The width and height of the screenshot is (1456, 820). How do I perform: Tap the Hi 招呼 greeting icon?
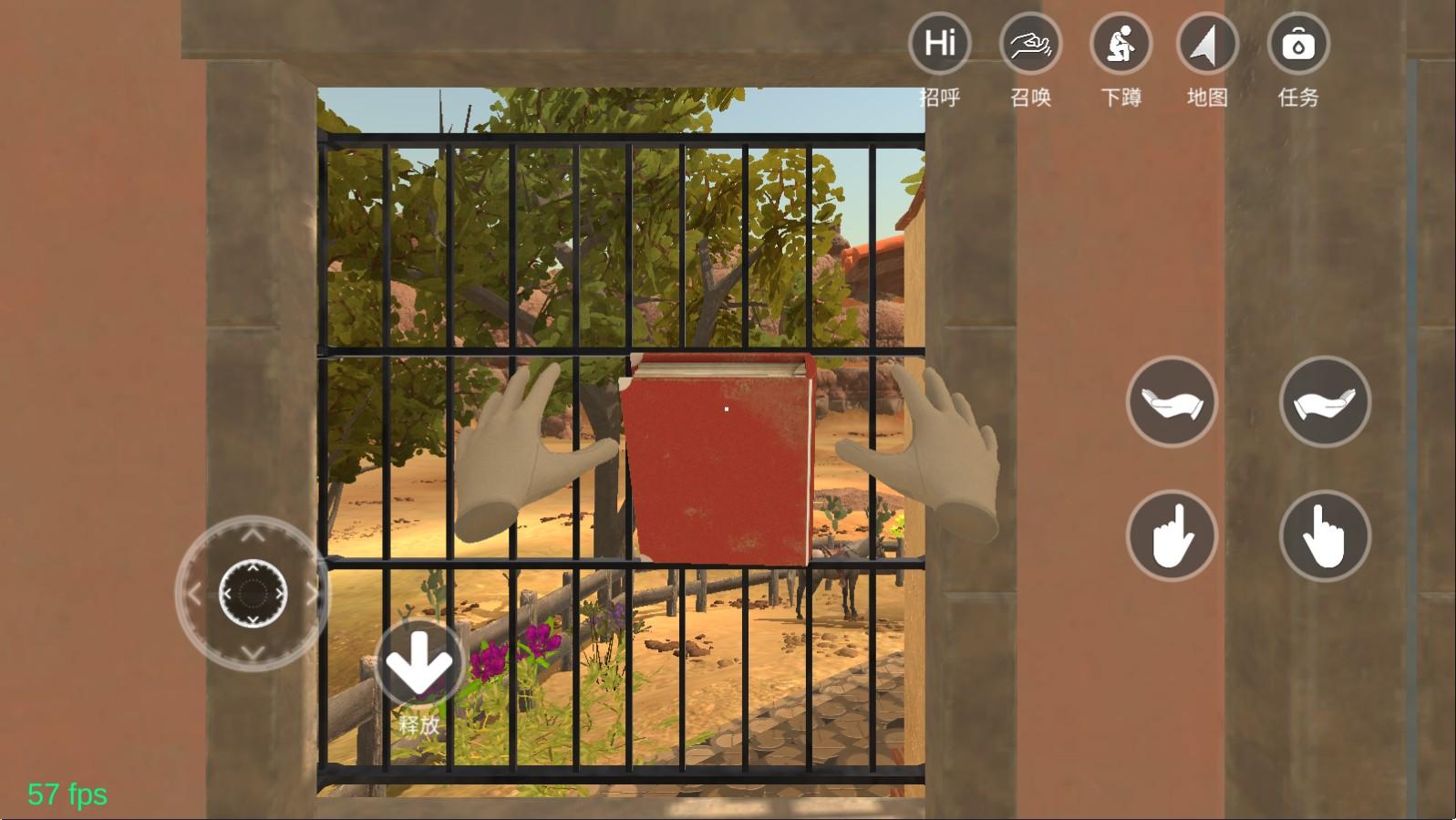939,42
